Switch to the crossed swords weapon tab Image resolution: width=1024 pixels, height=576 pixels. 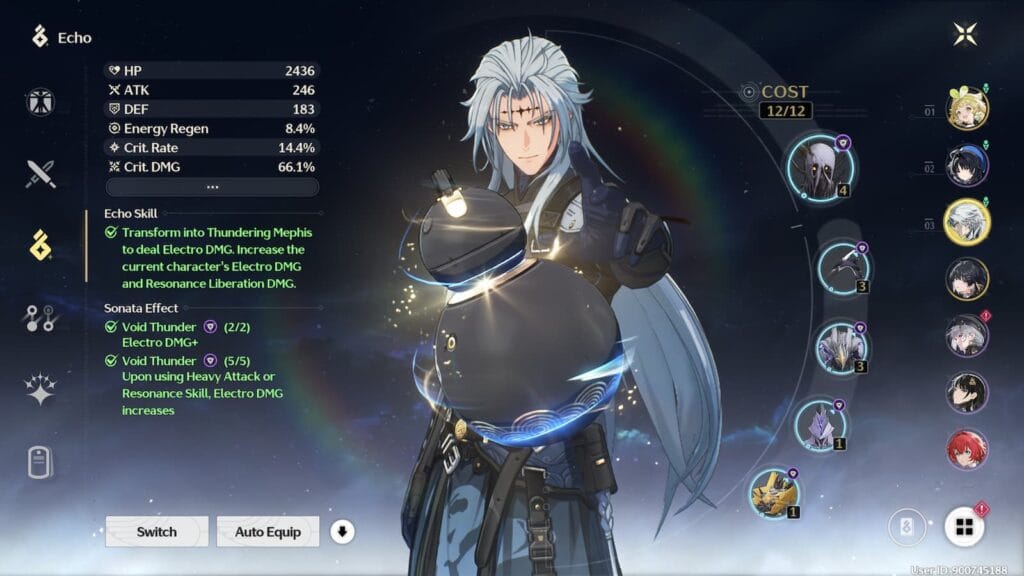41,173
